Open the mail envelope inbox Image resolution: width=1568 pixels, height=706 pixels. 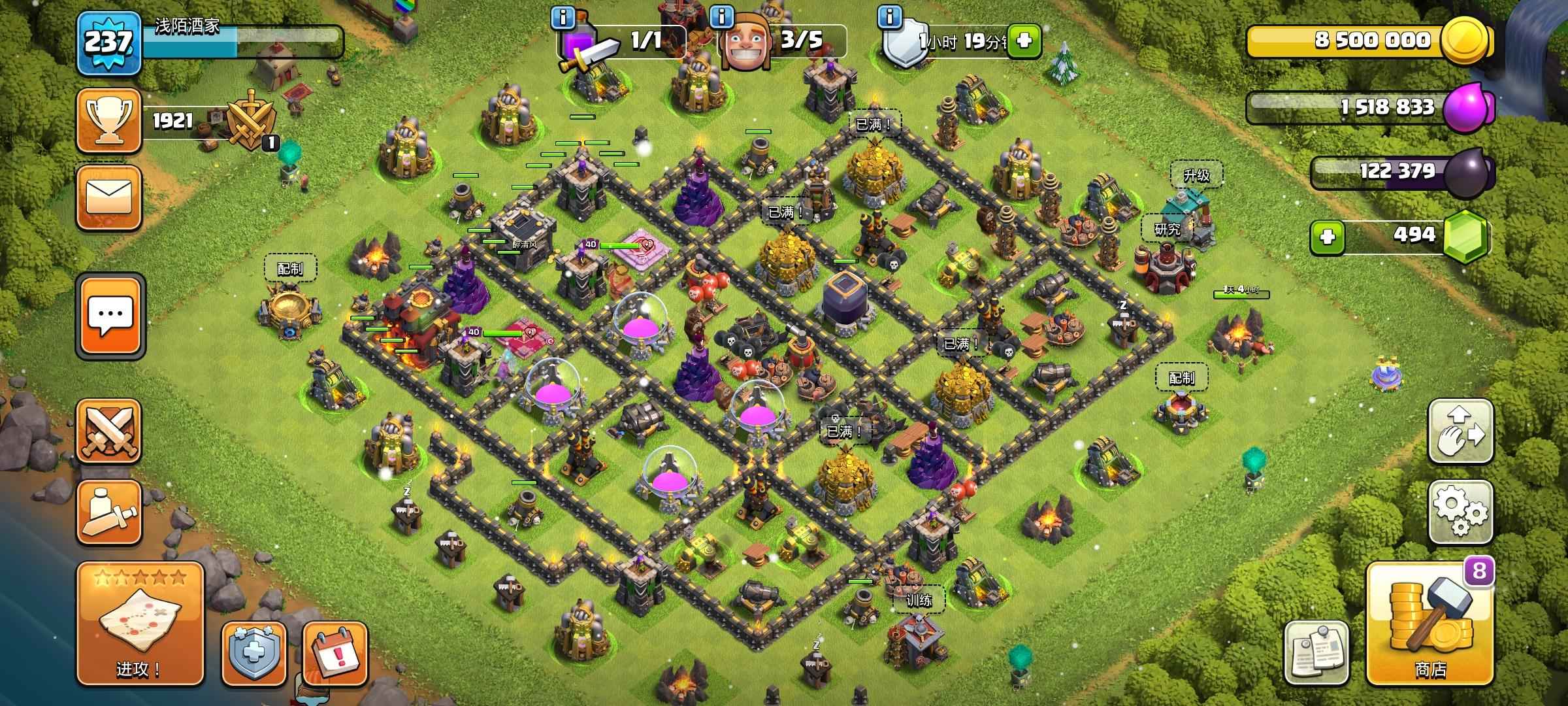click(x=109, y=197)
